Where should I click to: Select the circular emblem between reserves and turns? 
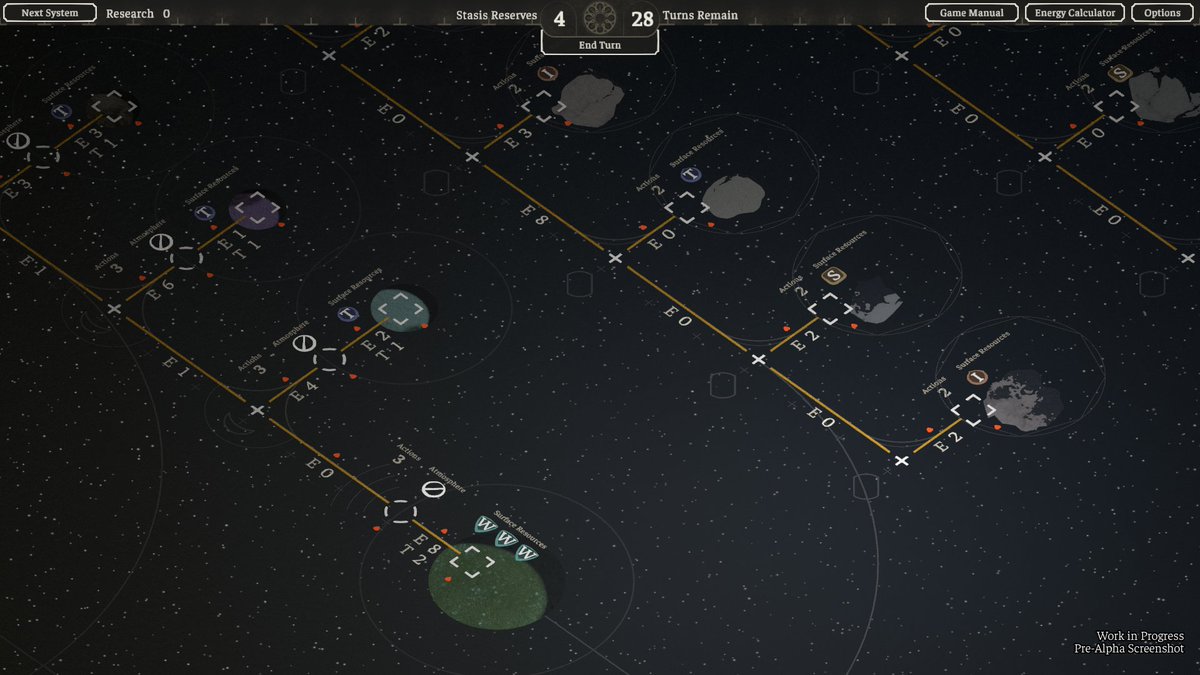click(600, 17)
